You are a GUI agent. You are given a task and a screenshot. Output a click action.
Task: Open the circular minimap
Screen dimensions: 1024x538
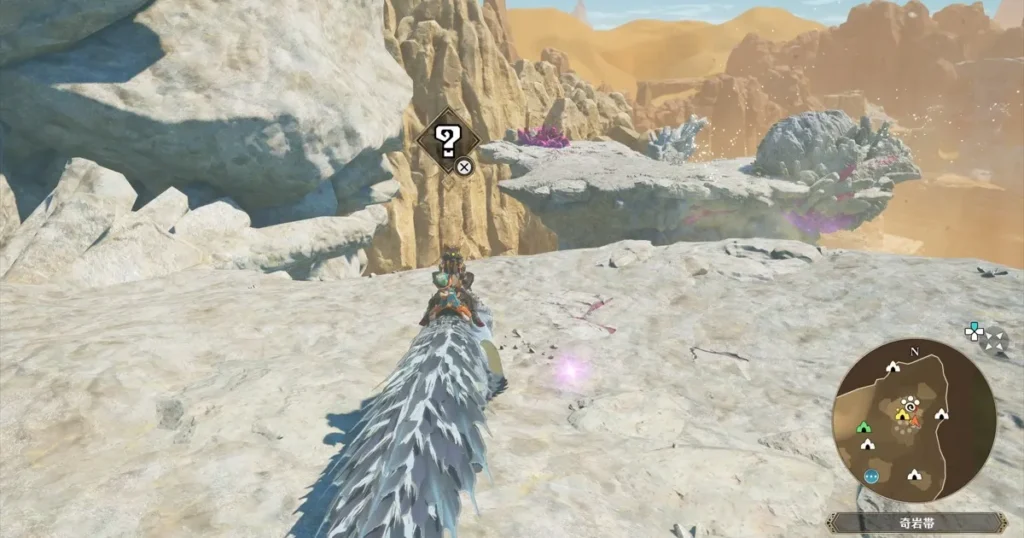(914, 420)
